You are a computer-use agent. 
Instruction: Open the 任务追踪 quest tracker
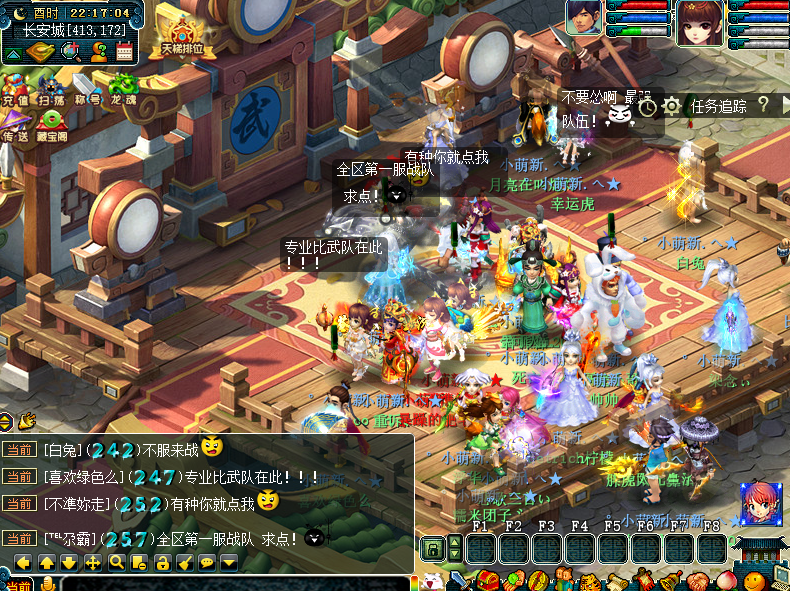[718, 106]
